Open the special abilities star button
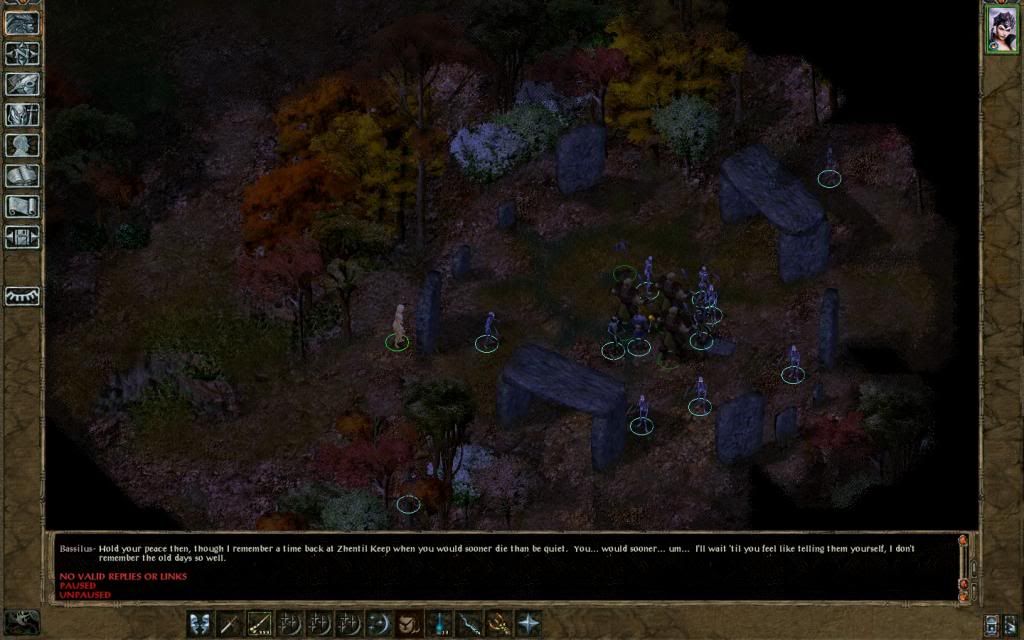 coord(527,623)
